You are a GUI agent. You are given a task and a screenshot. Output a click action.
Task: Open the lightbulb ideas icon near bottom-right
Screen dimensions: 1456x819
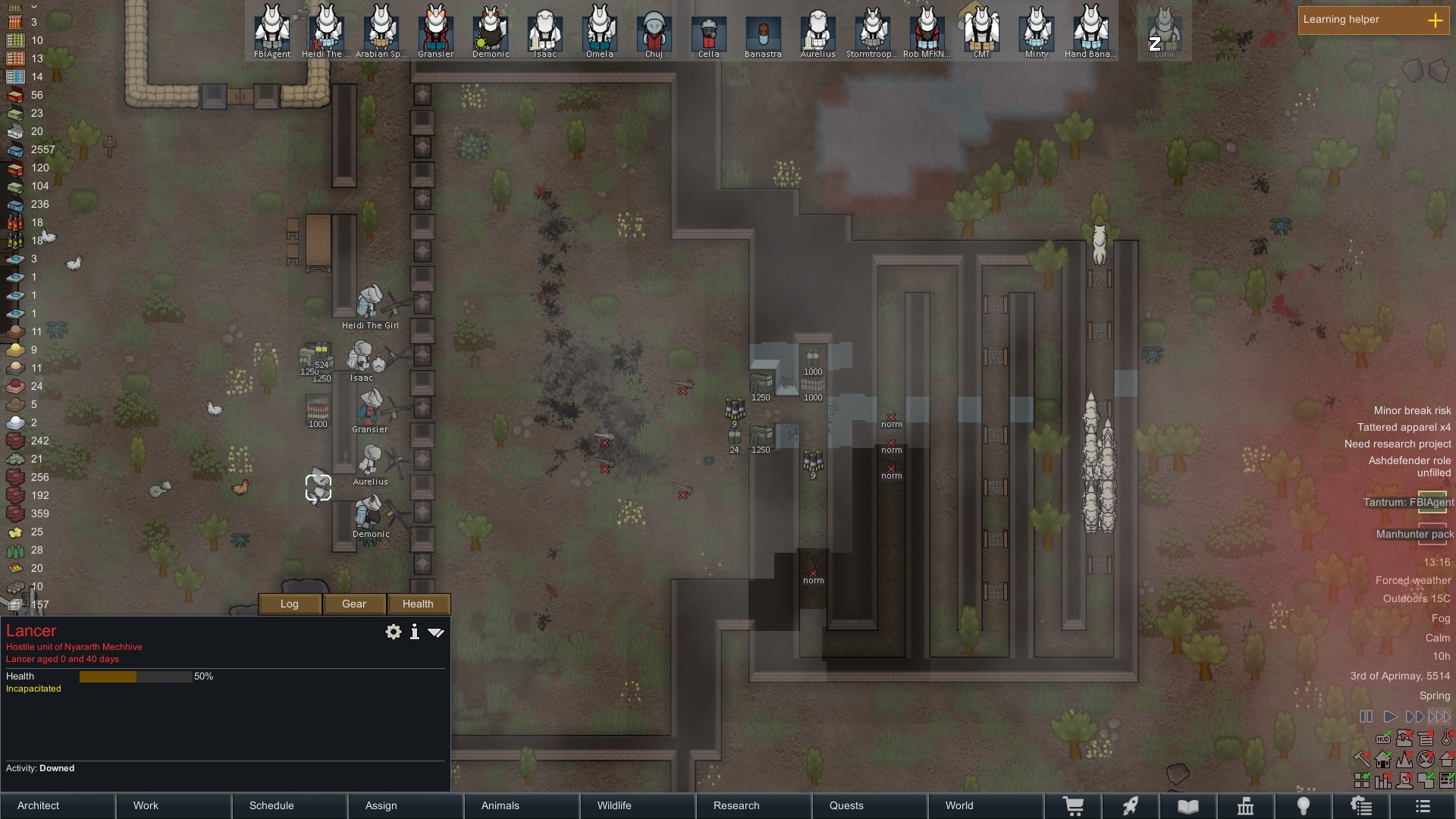1304,806
